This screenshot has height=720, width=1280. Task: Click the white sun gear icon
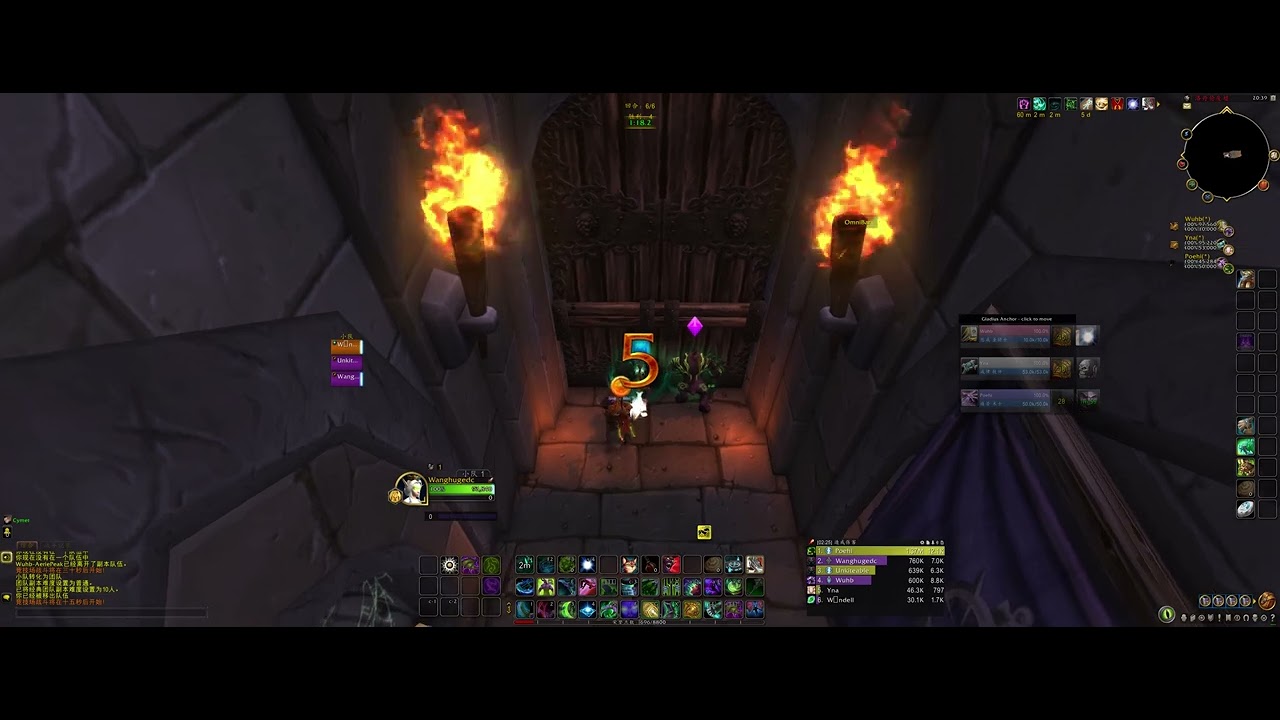(450, 565)
